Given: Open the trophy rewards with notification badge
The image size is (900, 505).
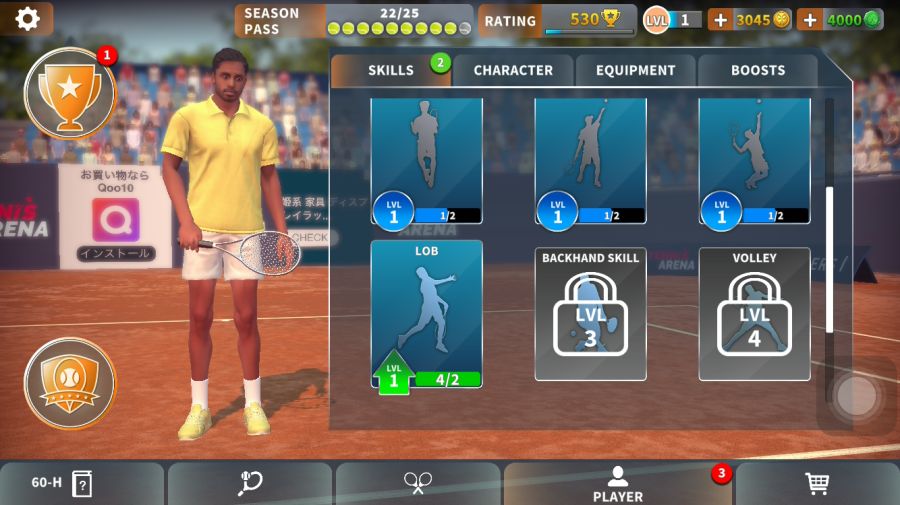Looking at the screenshot, I should [x=70, y=92].
